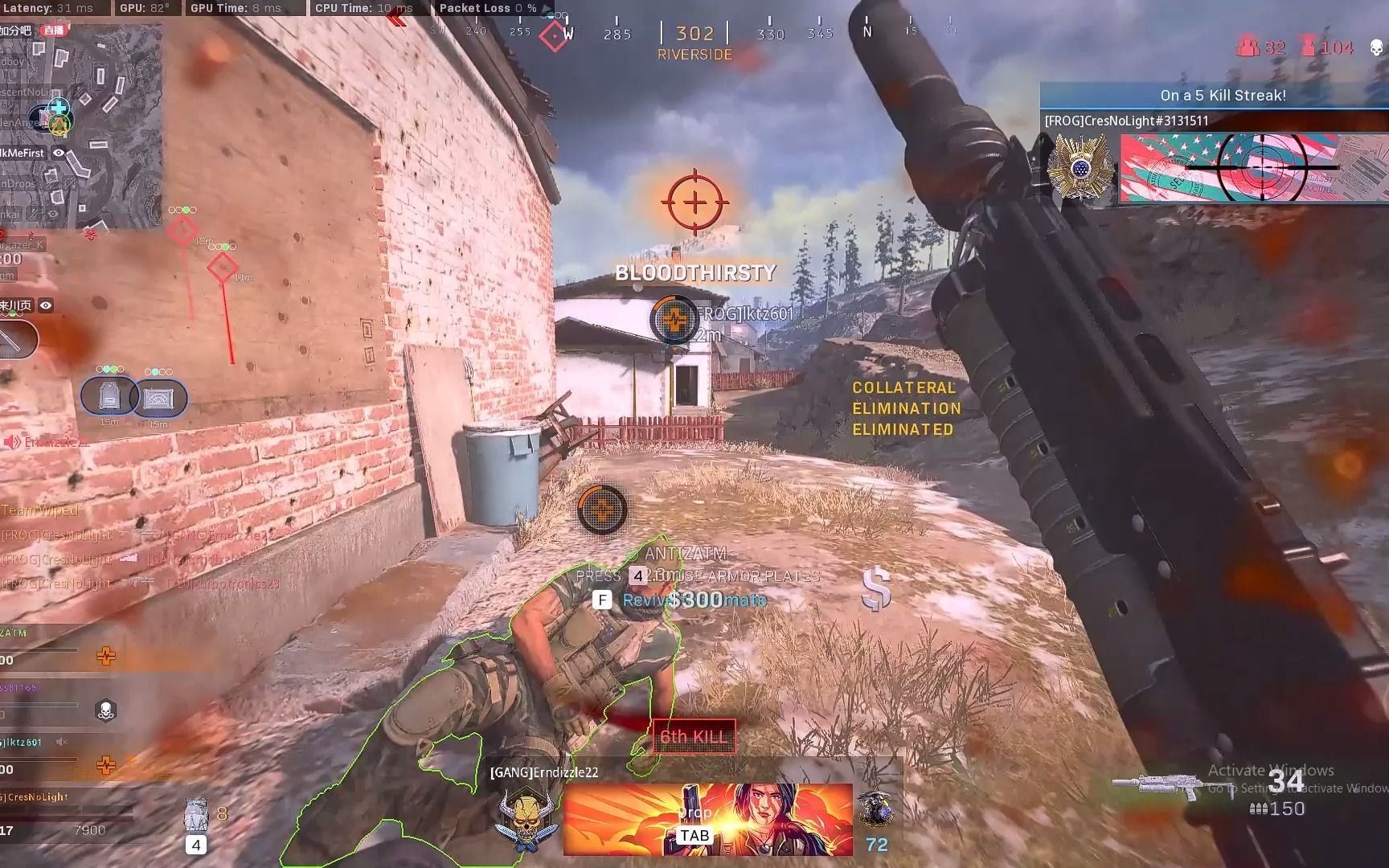Select the skull status icon in squad list
1389x868 pixels.
tap(105, 710)
